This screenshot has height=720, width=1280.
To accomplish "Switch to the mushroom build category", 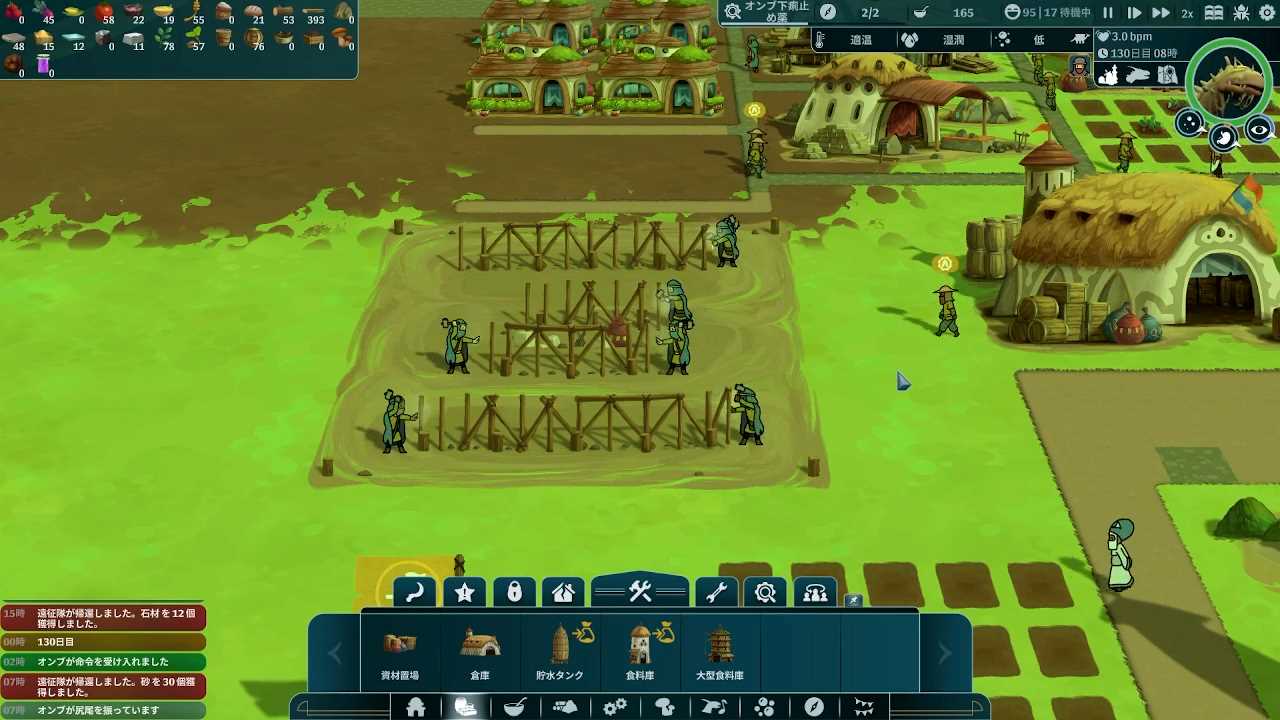I will tap(665, 708).
